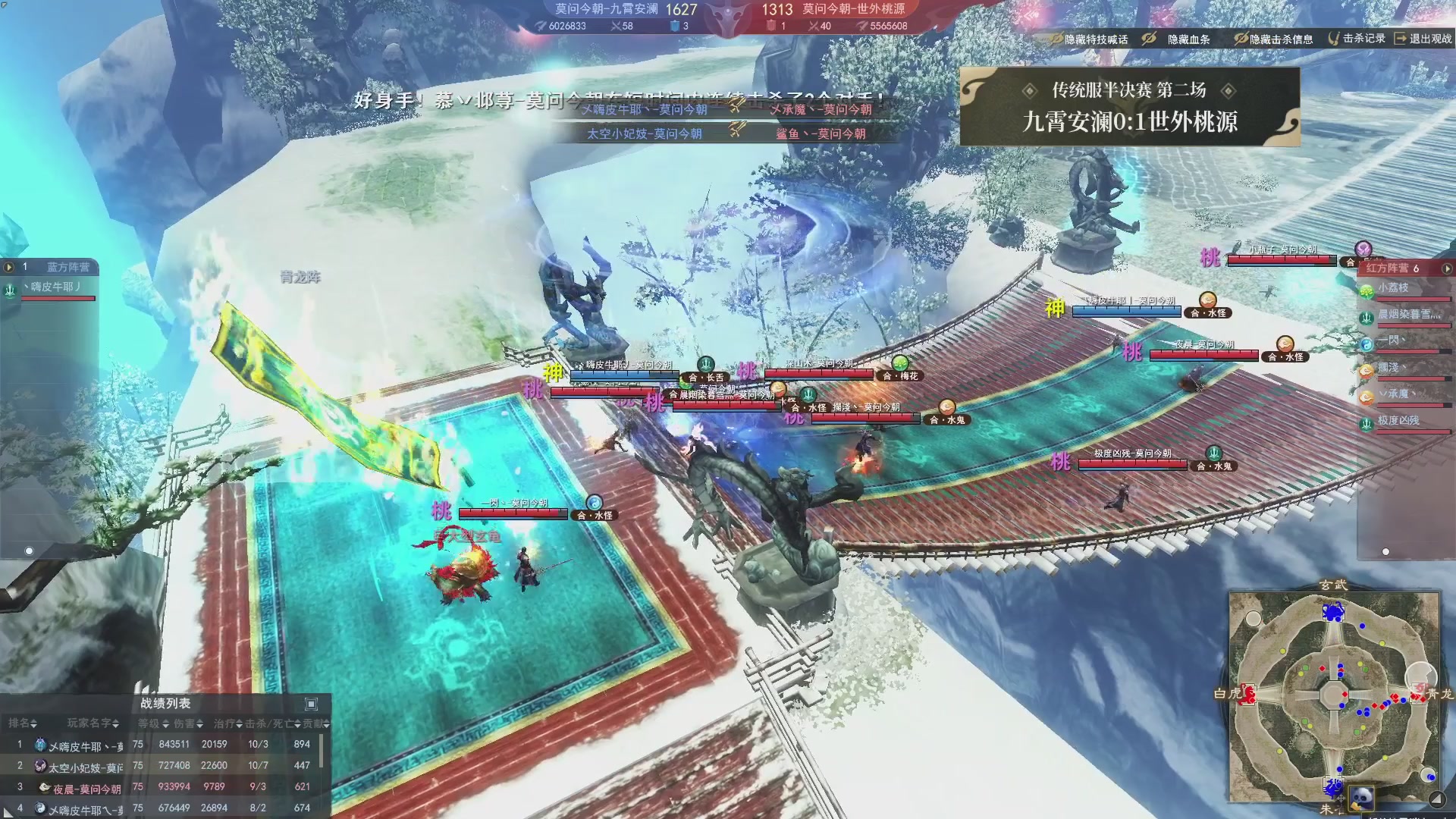
Task: Click the minimap's central octagon area
Action: click(1332, 695)
